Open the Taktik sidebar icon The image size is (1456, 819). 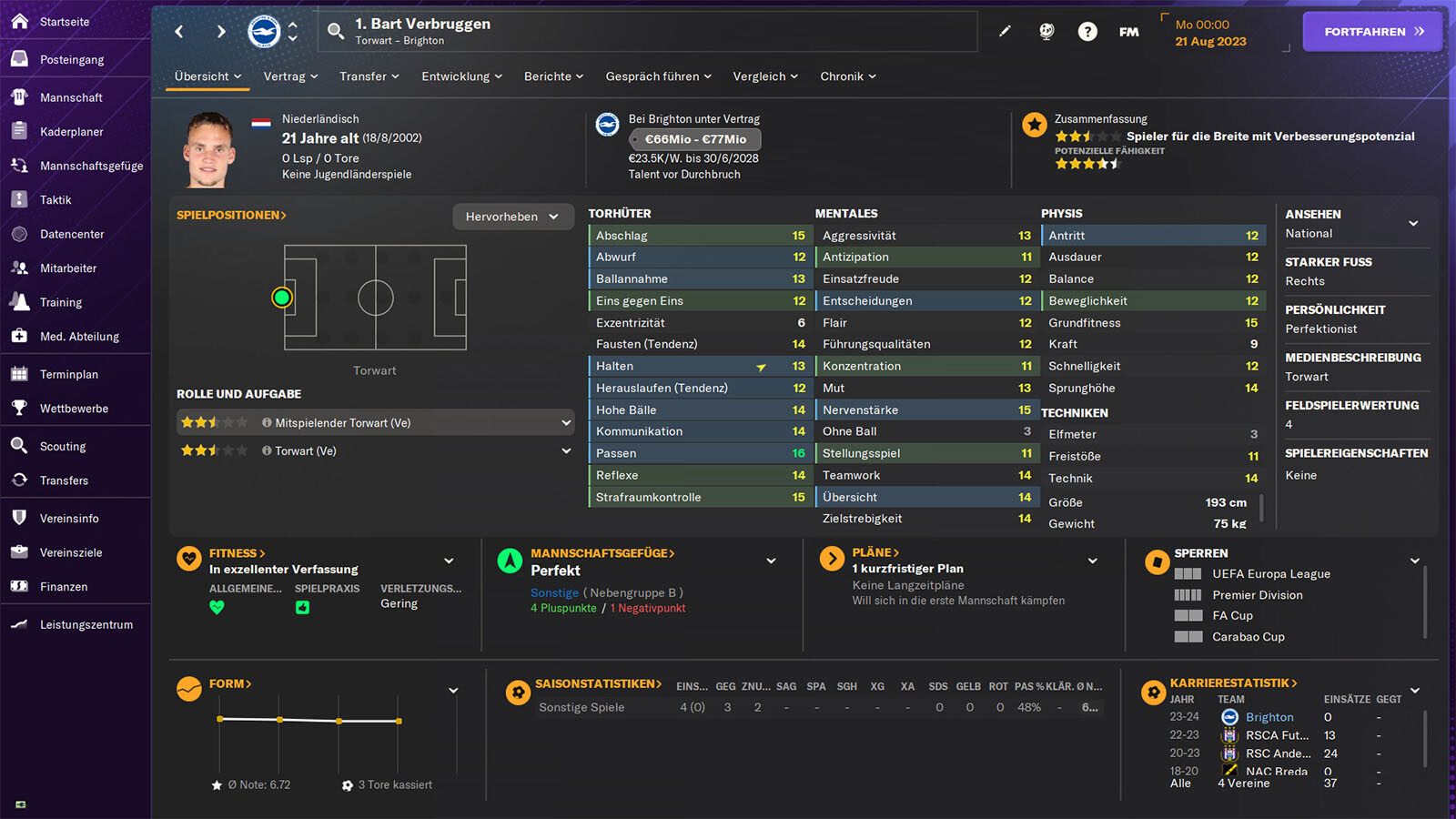point(18,199)
